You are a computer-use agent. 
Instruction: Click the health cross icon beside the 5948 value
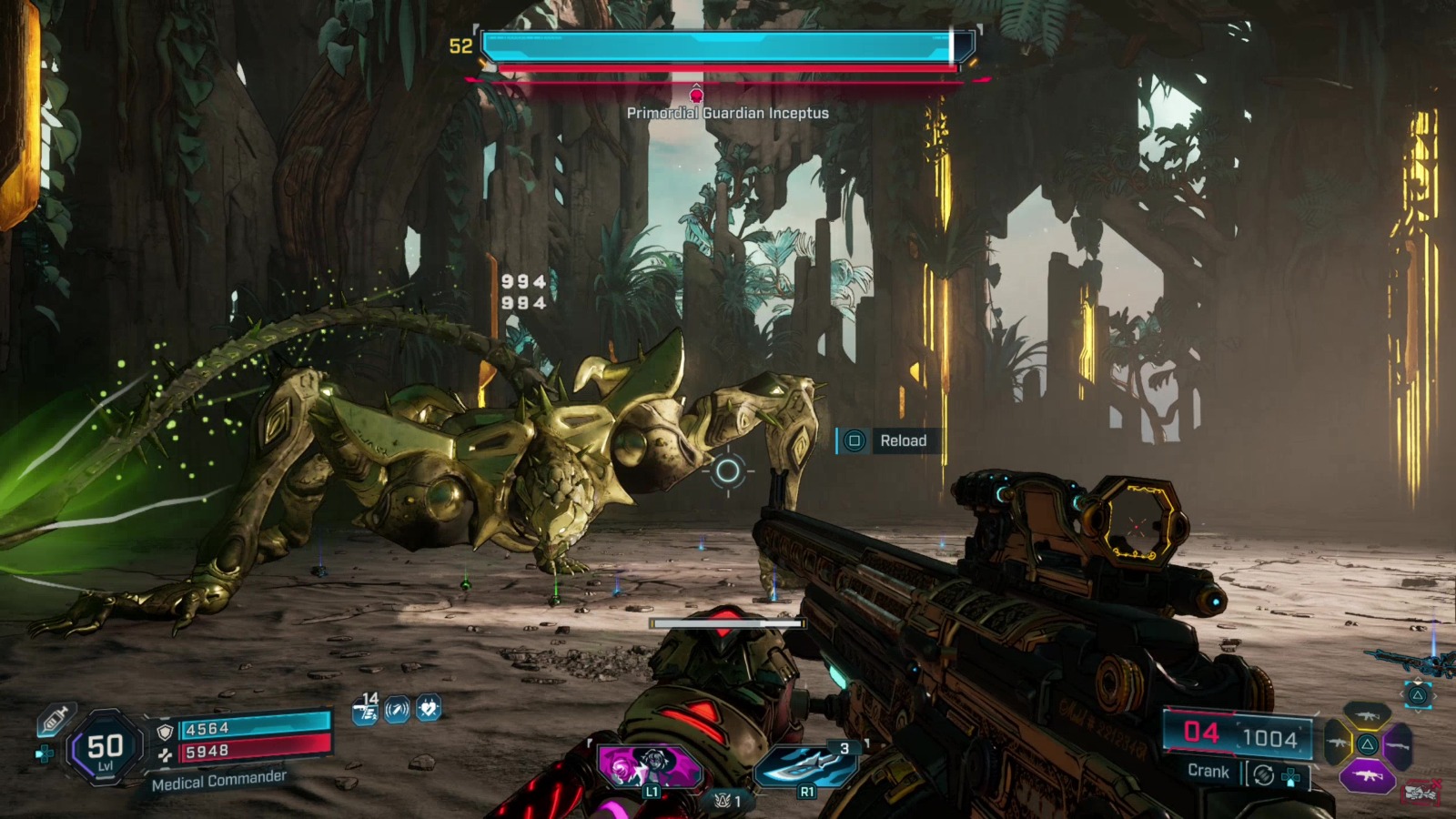(x=167, y=754)
